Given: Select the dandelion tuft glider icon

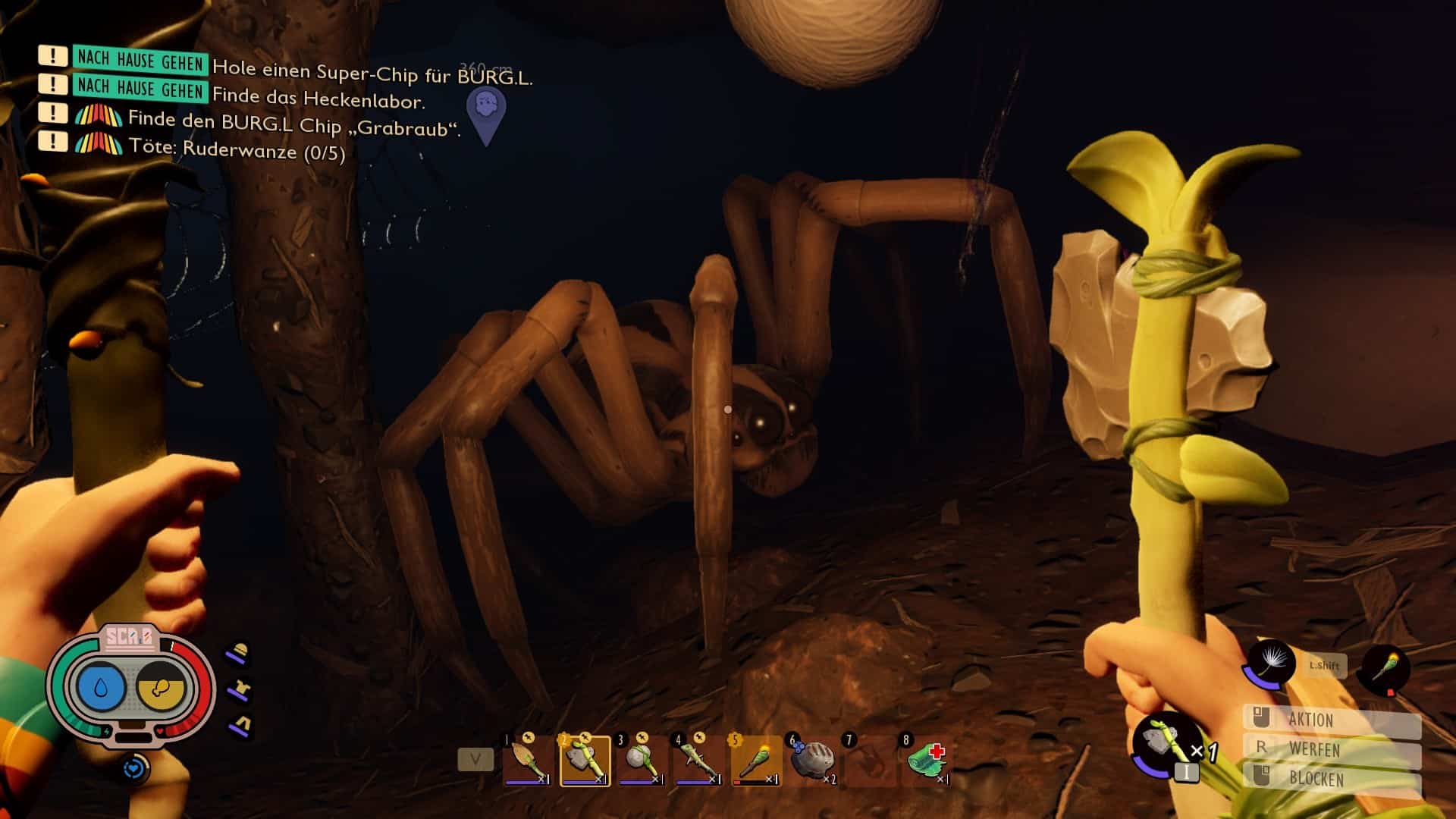Looking at the screenshot, I should click(x=1271, y=664).
